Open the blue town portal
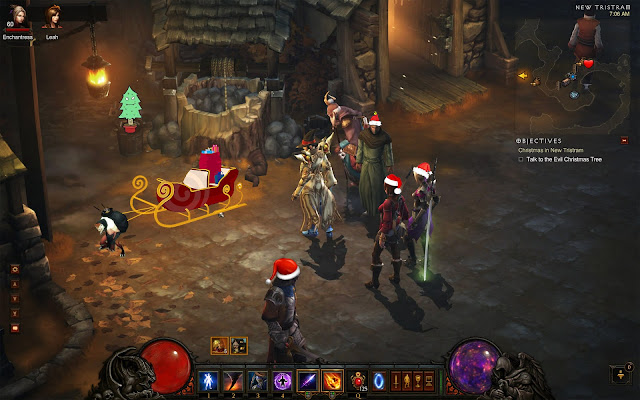The width and height of the screenshot is (640, 400). coord(379,380)
